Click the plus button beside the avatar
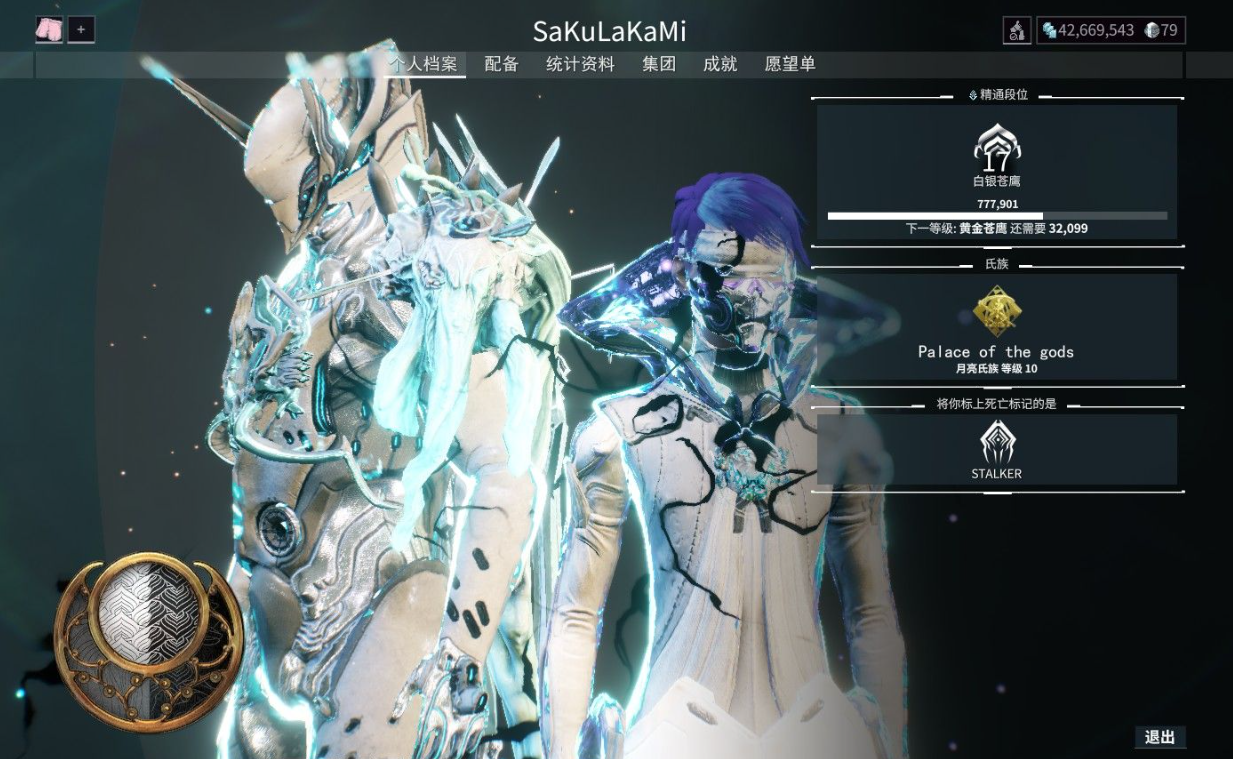The width and height of the screenshot is (1233, 759). [x=81, y=30]
